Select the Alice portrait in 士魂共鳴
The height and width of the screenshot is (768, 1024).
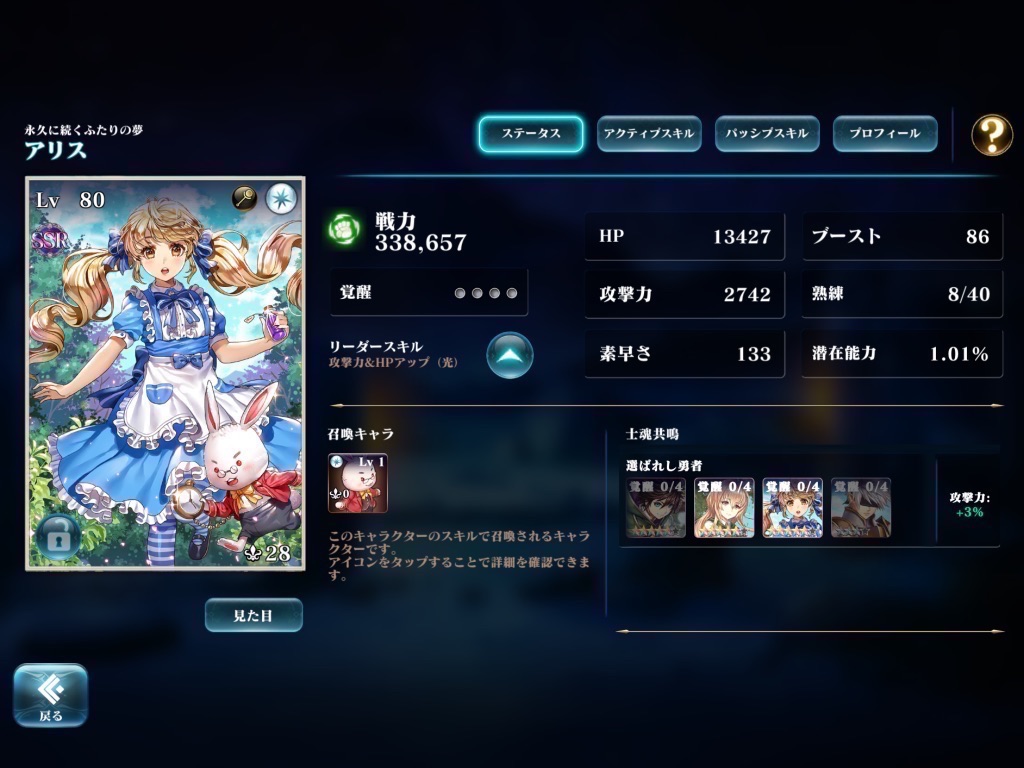792,507
